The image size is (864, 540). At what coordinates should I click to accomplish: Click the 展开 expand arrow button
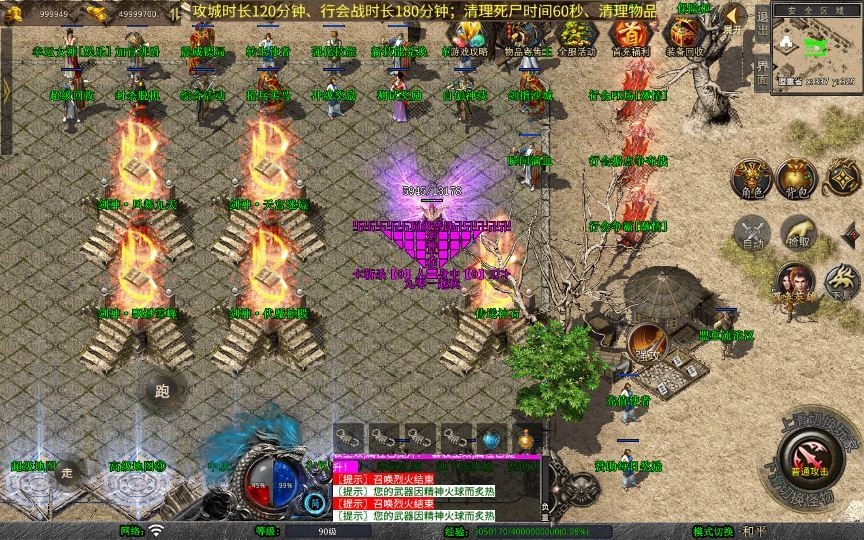tap(736, 18)
